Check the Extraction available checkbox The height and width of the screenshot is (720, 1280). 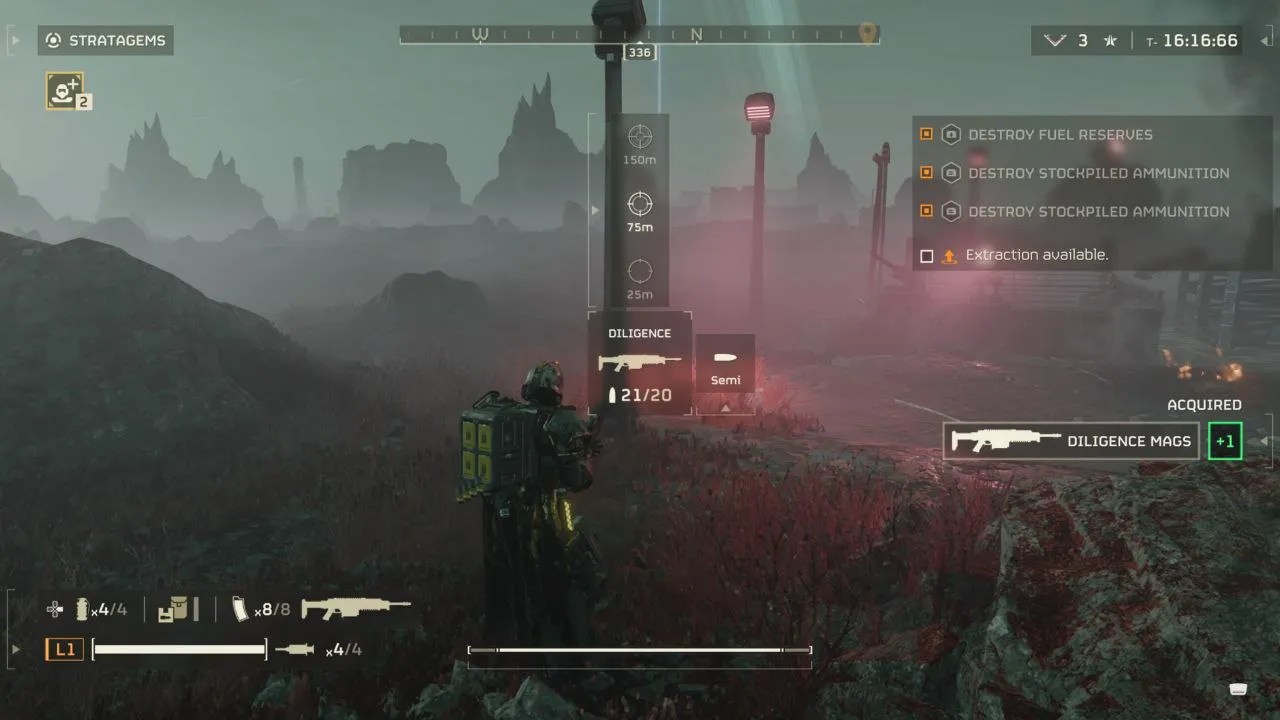coord(927,255)
